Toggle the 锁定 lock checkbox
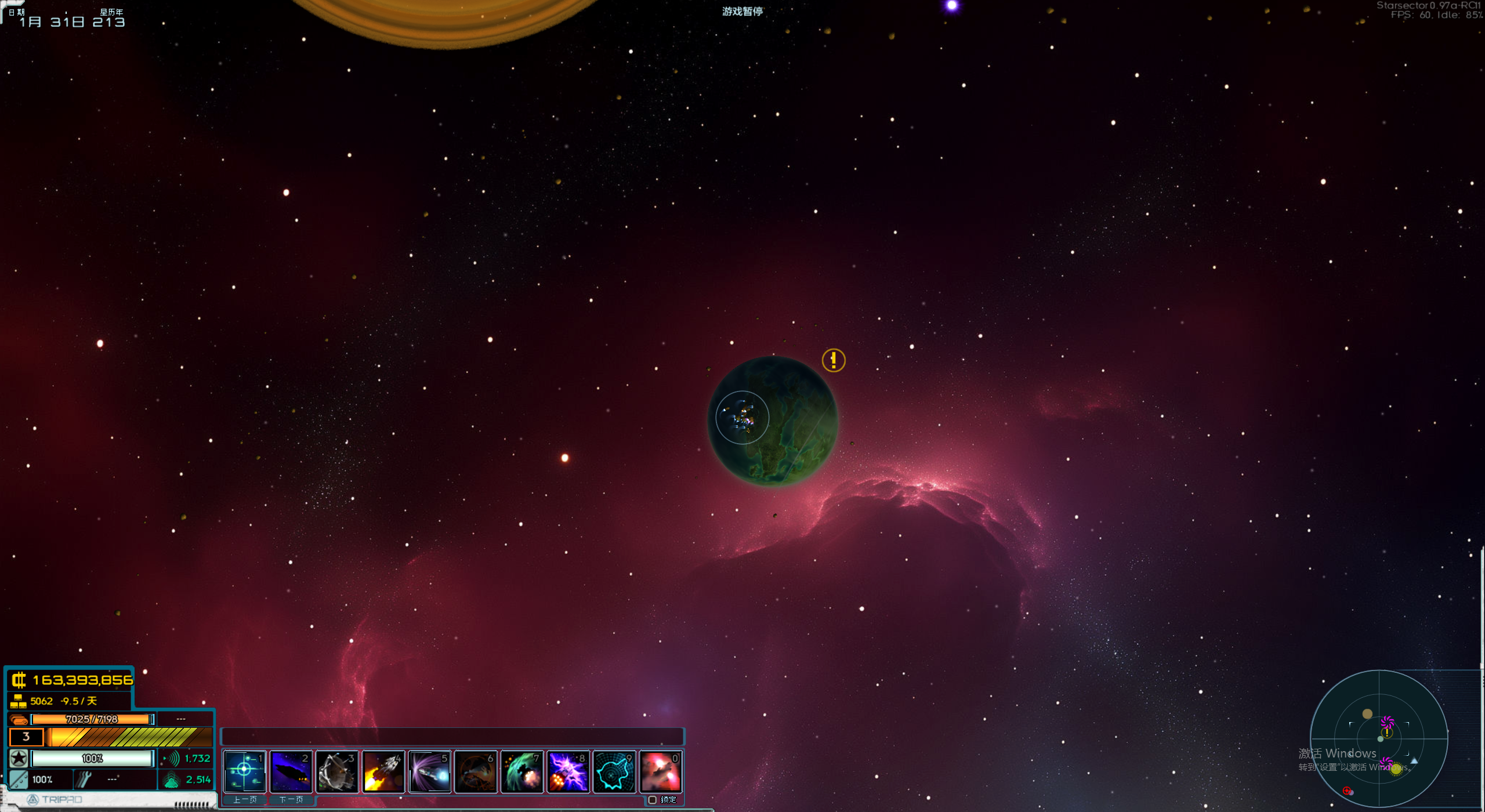Screen dimensions: 1485x812 tap(653, 800)
